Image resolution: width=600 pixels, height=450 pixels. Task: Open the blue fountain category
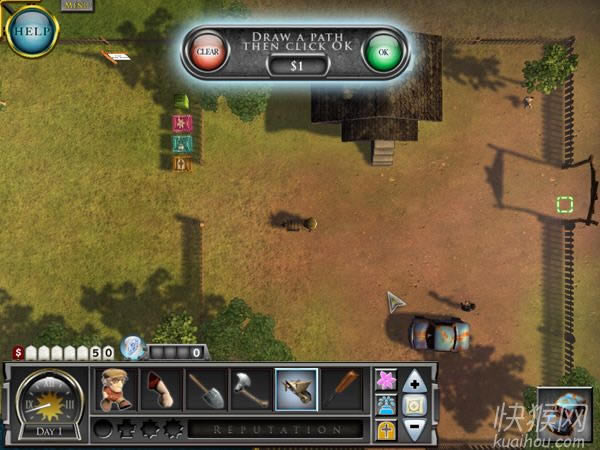tap(386, 405)
